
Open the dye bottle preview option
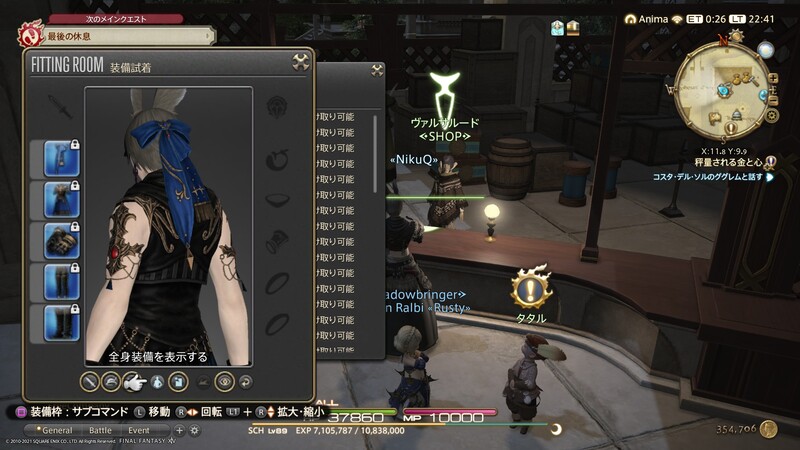pos(156,380)
